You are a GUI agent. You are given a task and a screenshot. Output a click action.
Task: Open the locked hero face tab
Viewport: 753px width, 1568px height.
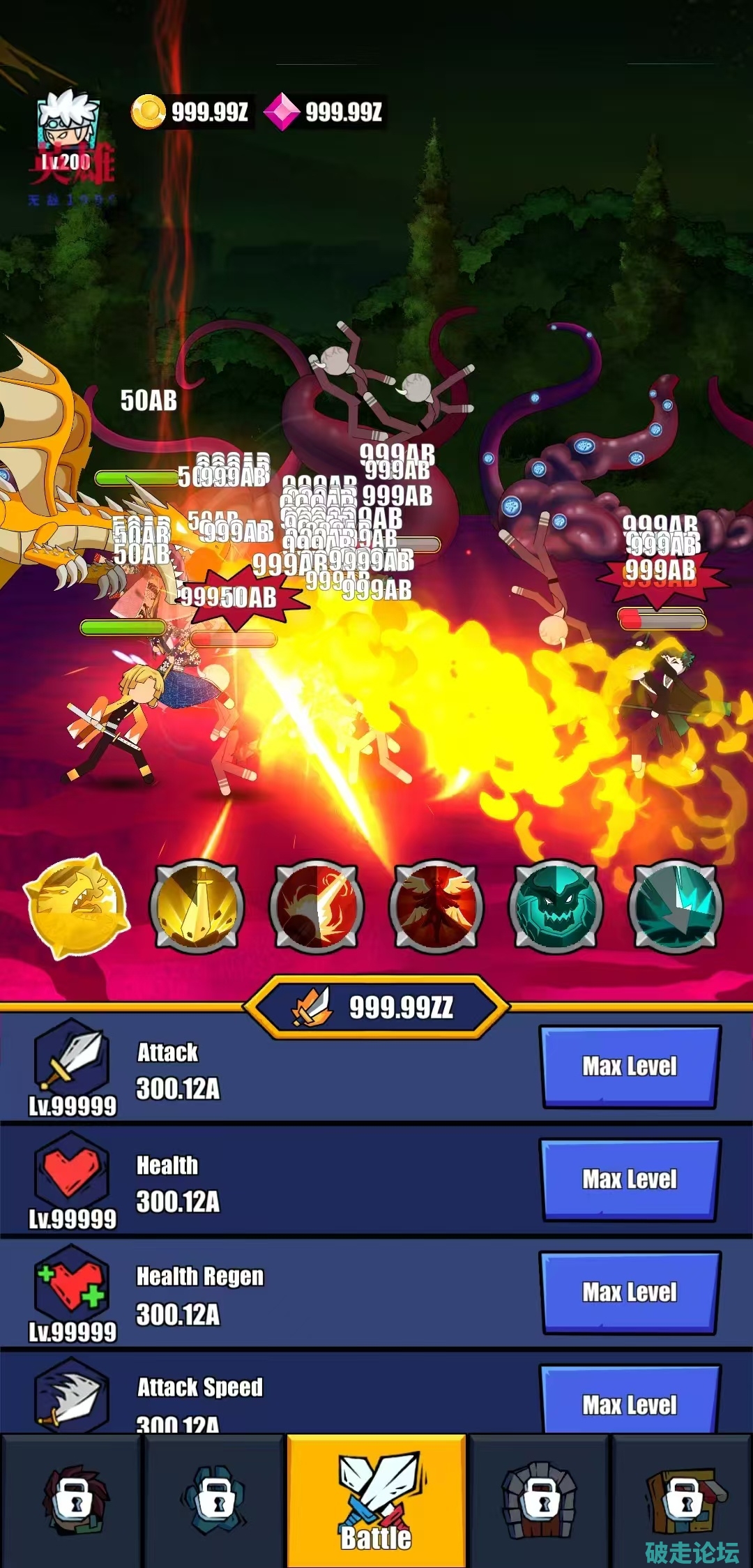click(x=73, y=1500)
